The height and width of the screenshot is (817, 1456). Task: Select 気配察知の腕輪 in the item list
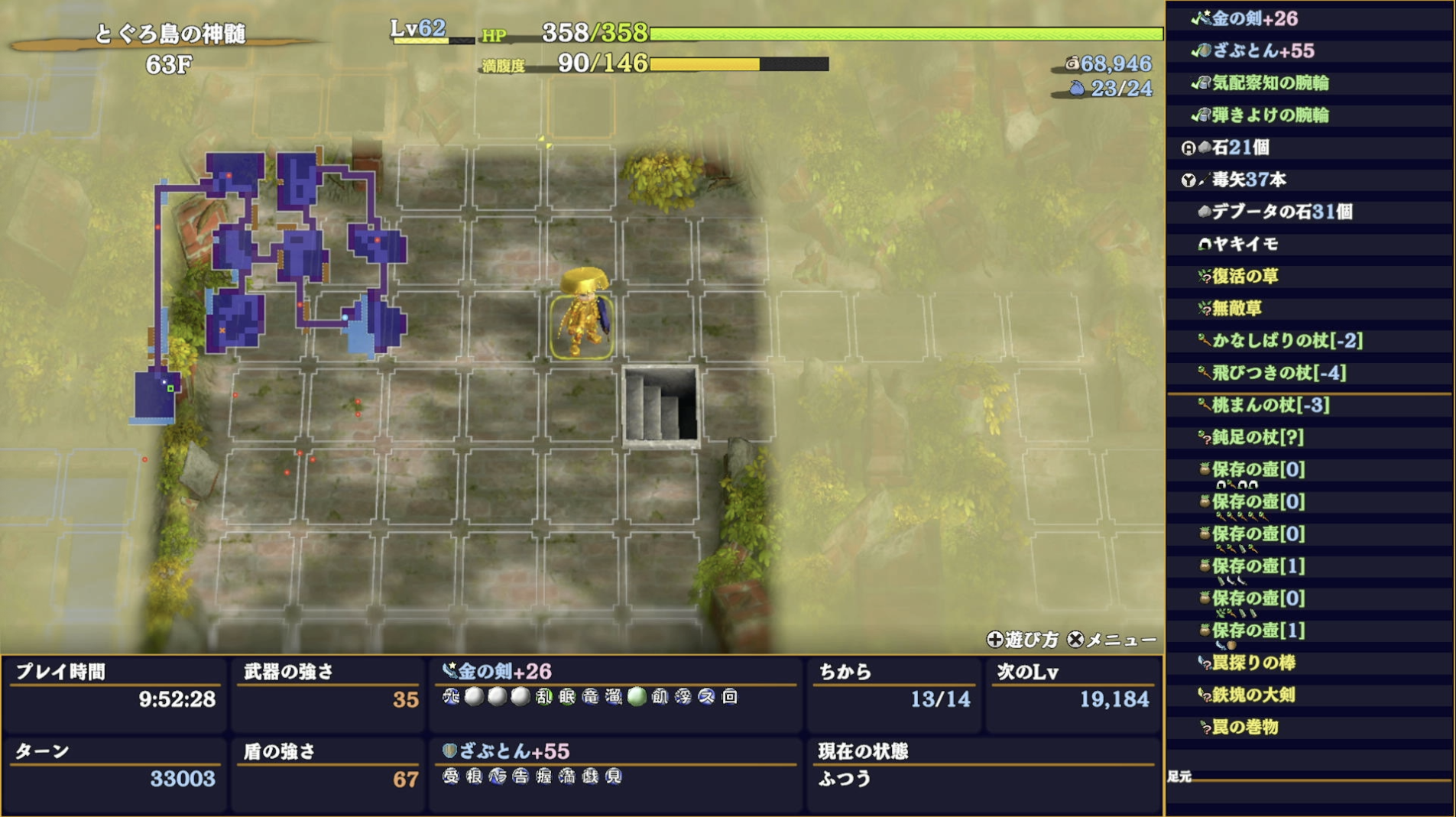pyautogui.click(x=1270, y=83)
